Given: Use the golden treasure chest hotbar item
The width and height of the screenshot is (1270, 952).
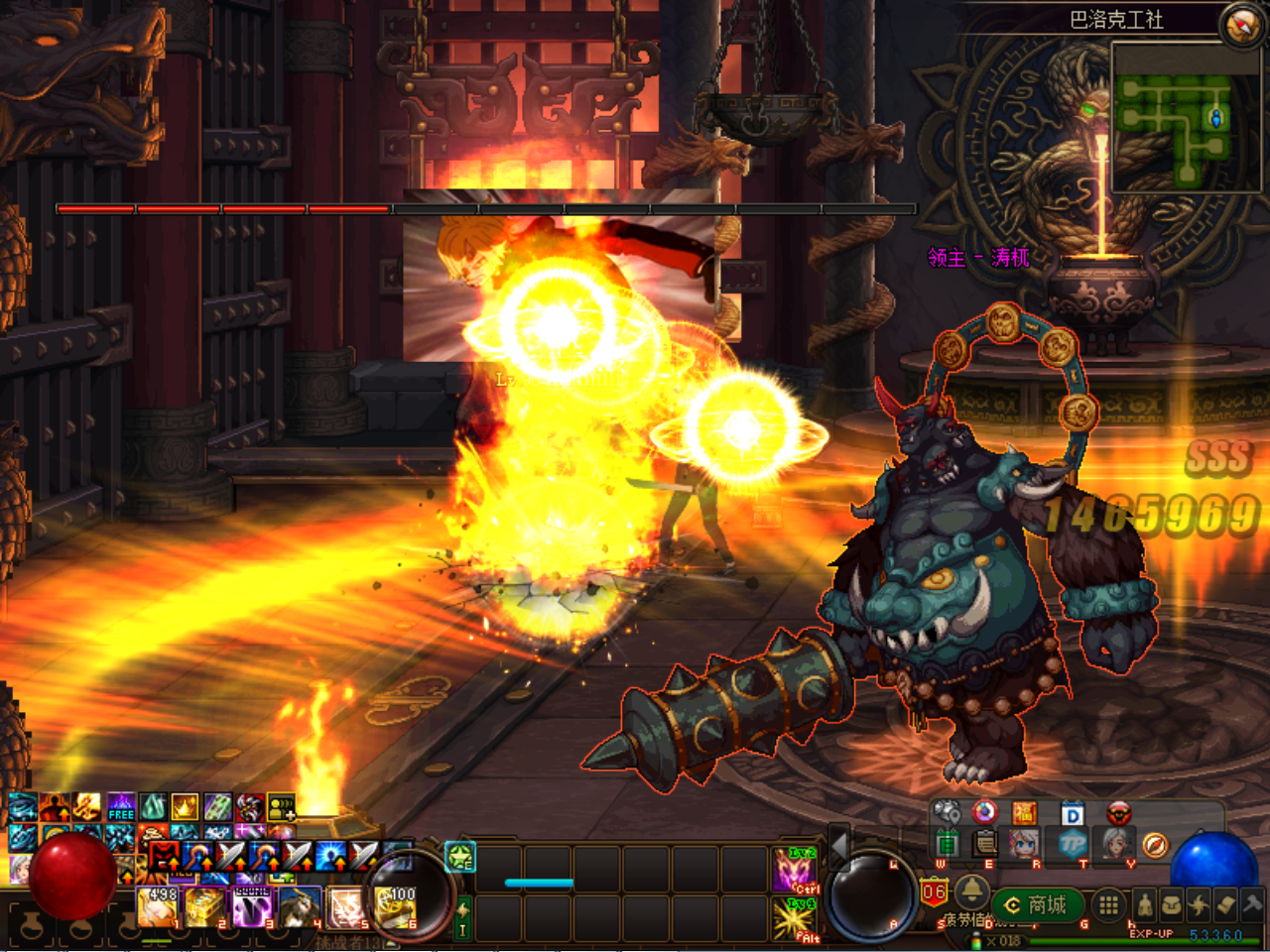Looking at the screenshot, I should [205, 907].
